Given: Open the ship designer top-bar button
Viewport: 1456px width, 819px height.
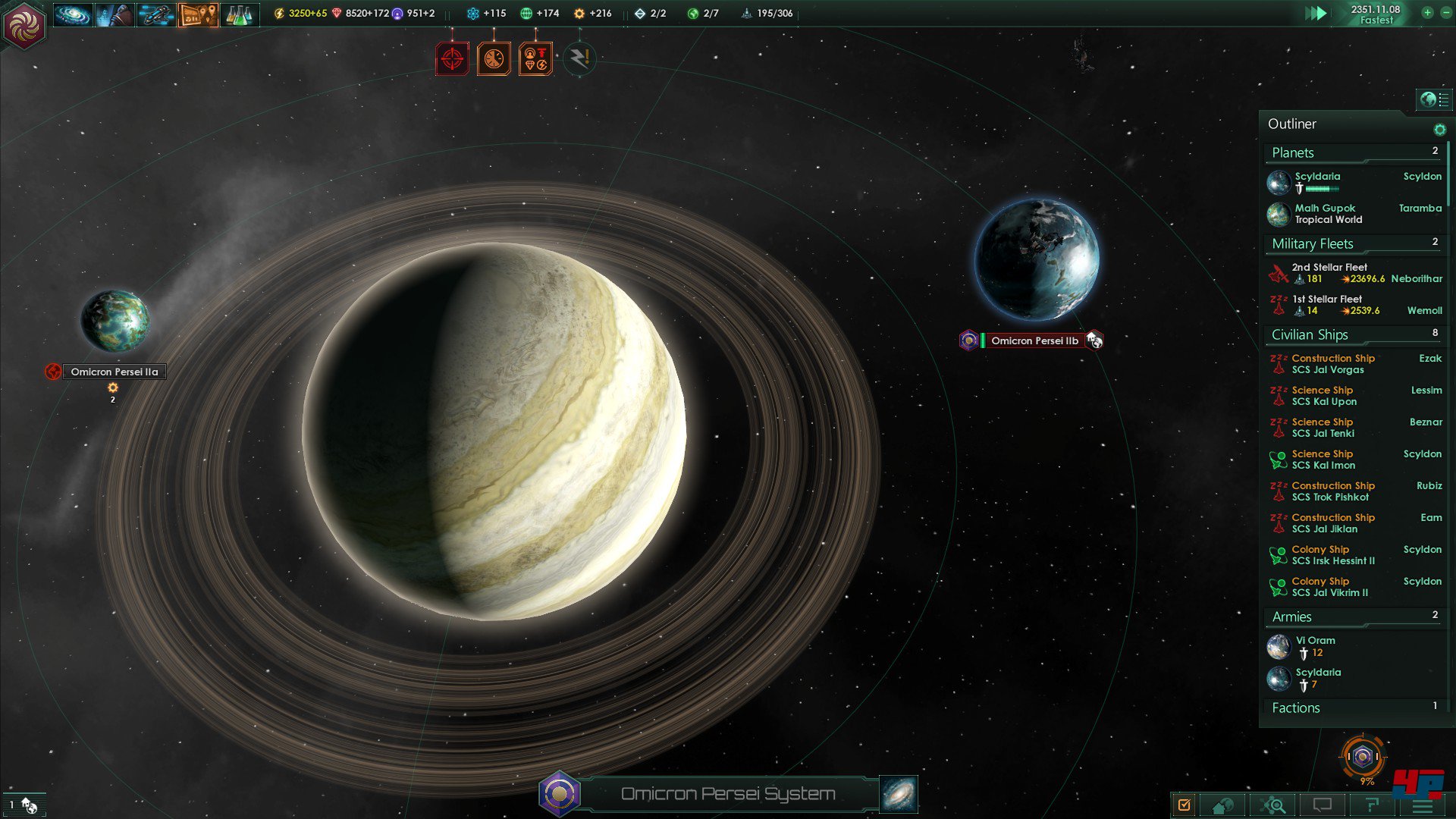Looking at the screenshot, I should (x=156, y=14).
